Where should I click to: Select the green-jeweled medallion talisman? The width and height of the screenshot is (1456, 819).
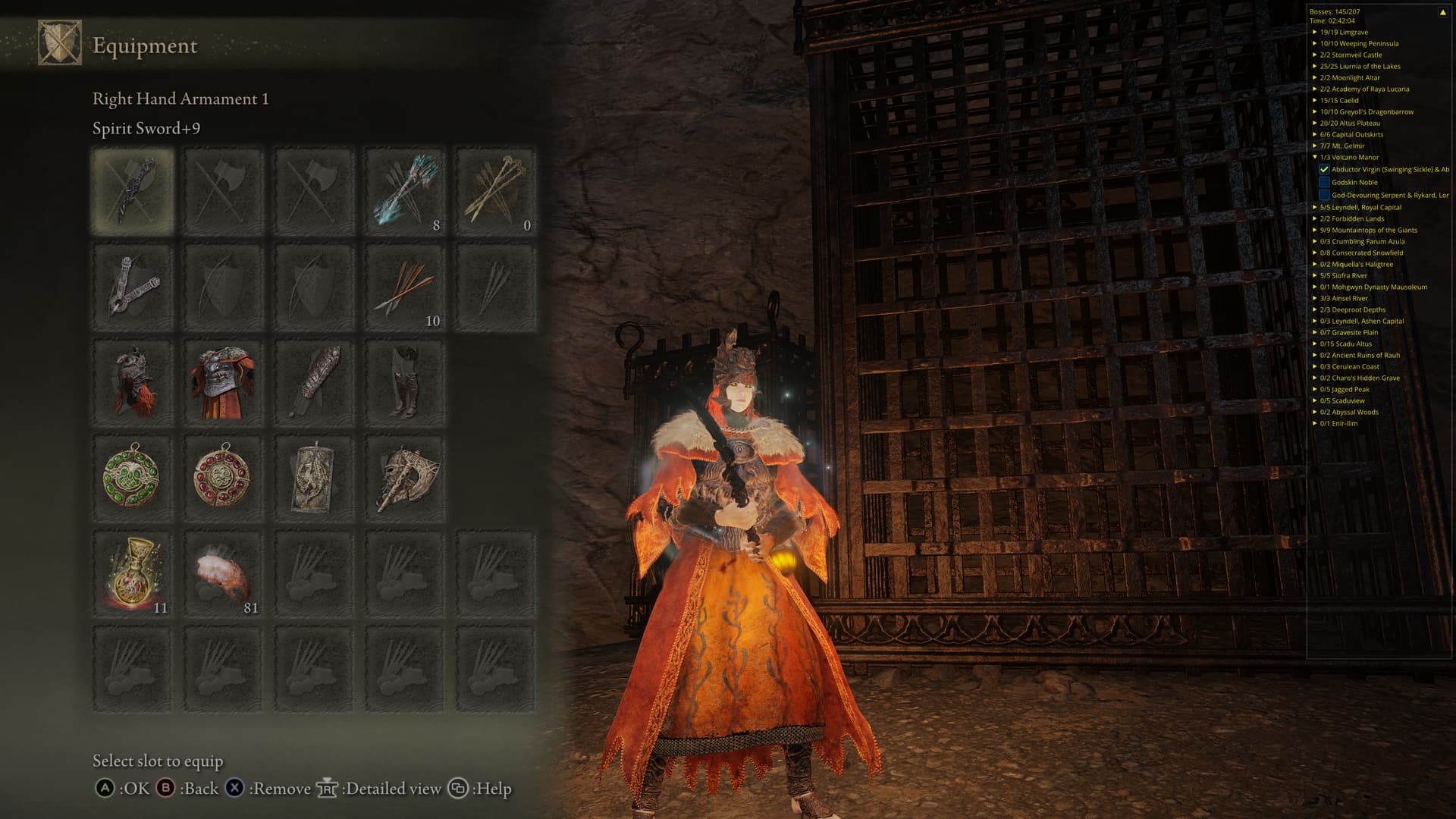(133, 478)
